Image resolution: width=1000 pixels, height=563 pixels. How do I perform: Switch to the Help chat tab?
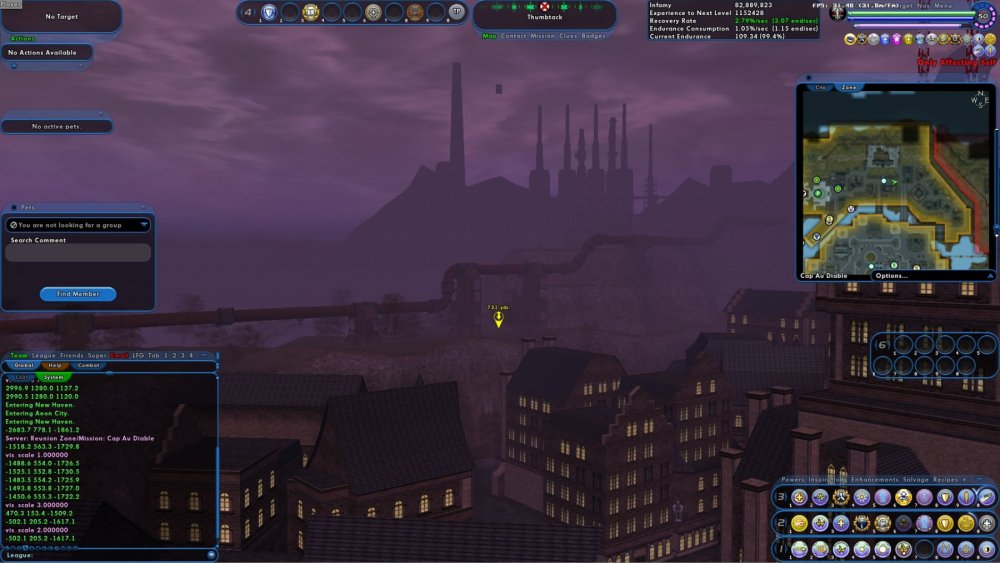(56, 365)
